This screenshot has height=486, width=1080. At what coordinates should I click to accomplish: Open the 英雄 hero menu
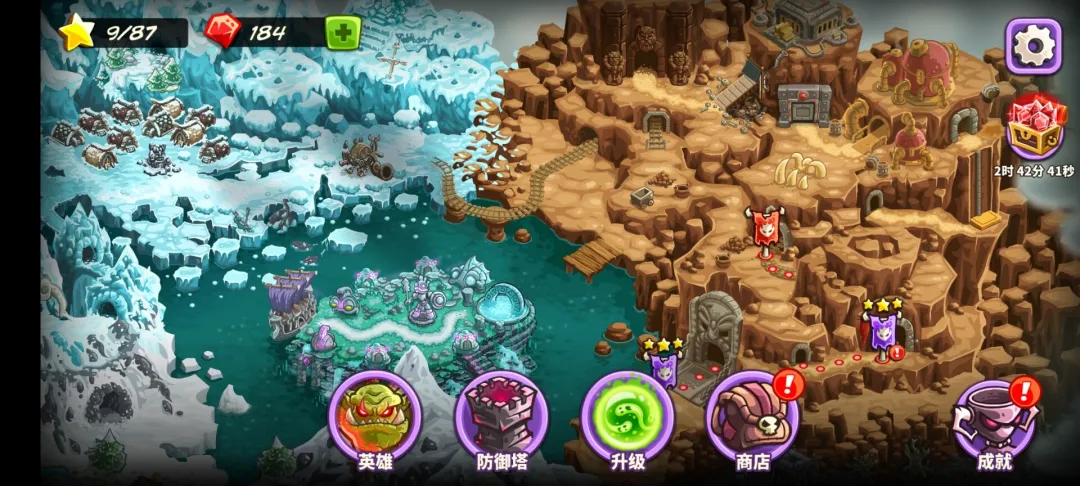(374, 417)
